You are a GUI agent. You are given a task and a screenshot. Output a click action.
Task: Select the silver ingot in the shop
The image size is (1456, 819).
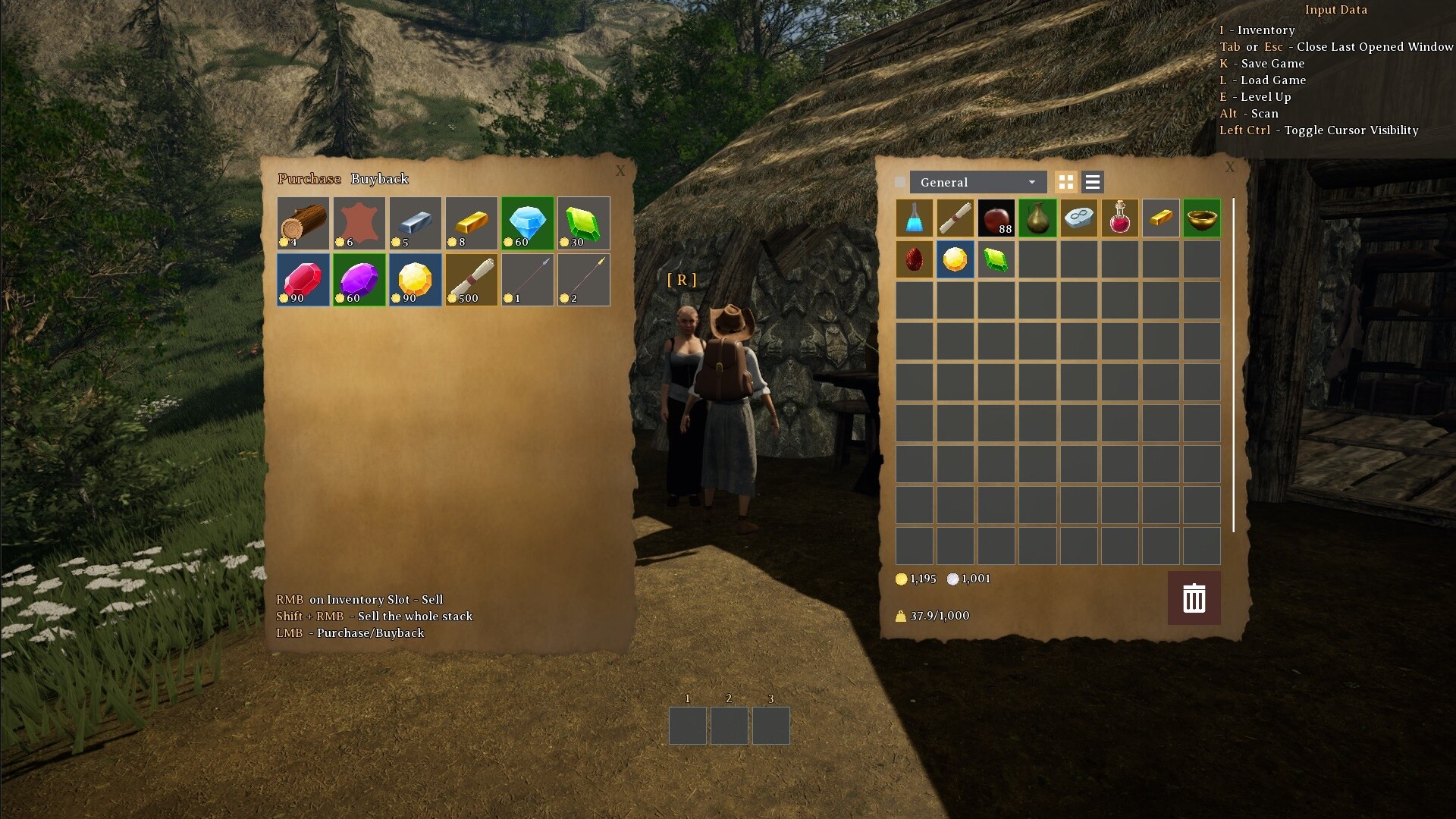pyautogui.click(x=415, y=222)
